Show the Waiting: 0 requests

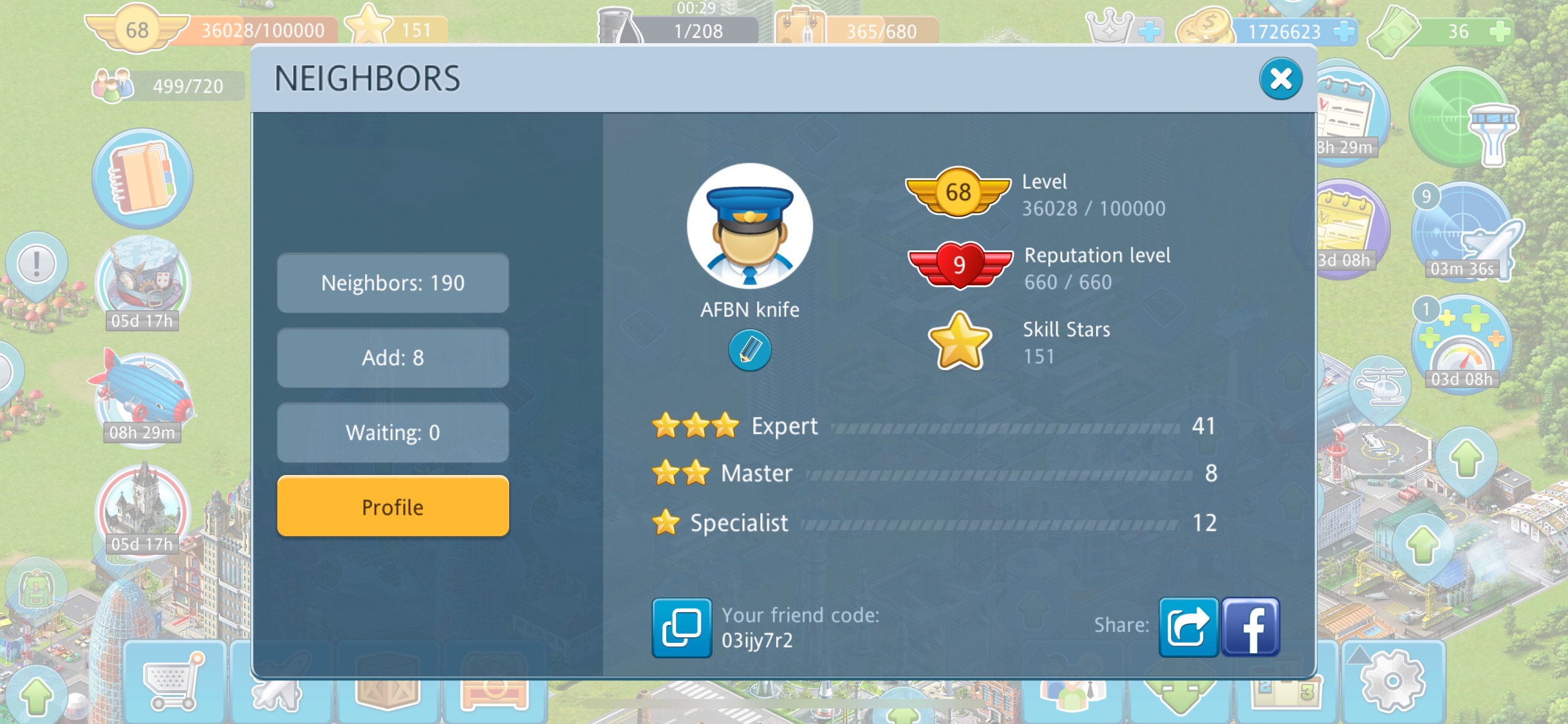(x=393, y=432)
